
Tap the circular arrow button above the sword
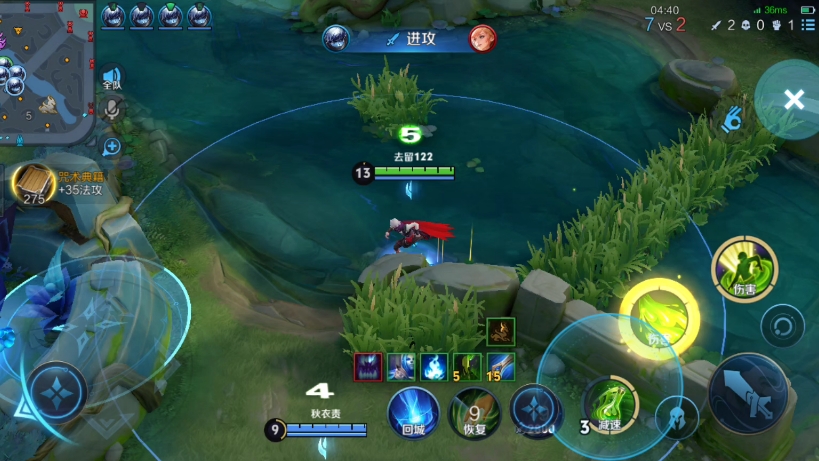coord(782,326)
